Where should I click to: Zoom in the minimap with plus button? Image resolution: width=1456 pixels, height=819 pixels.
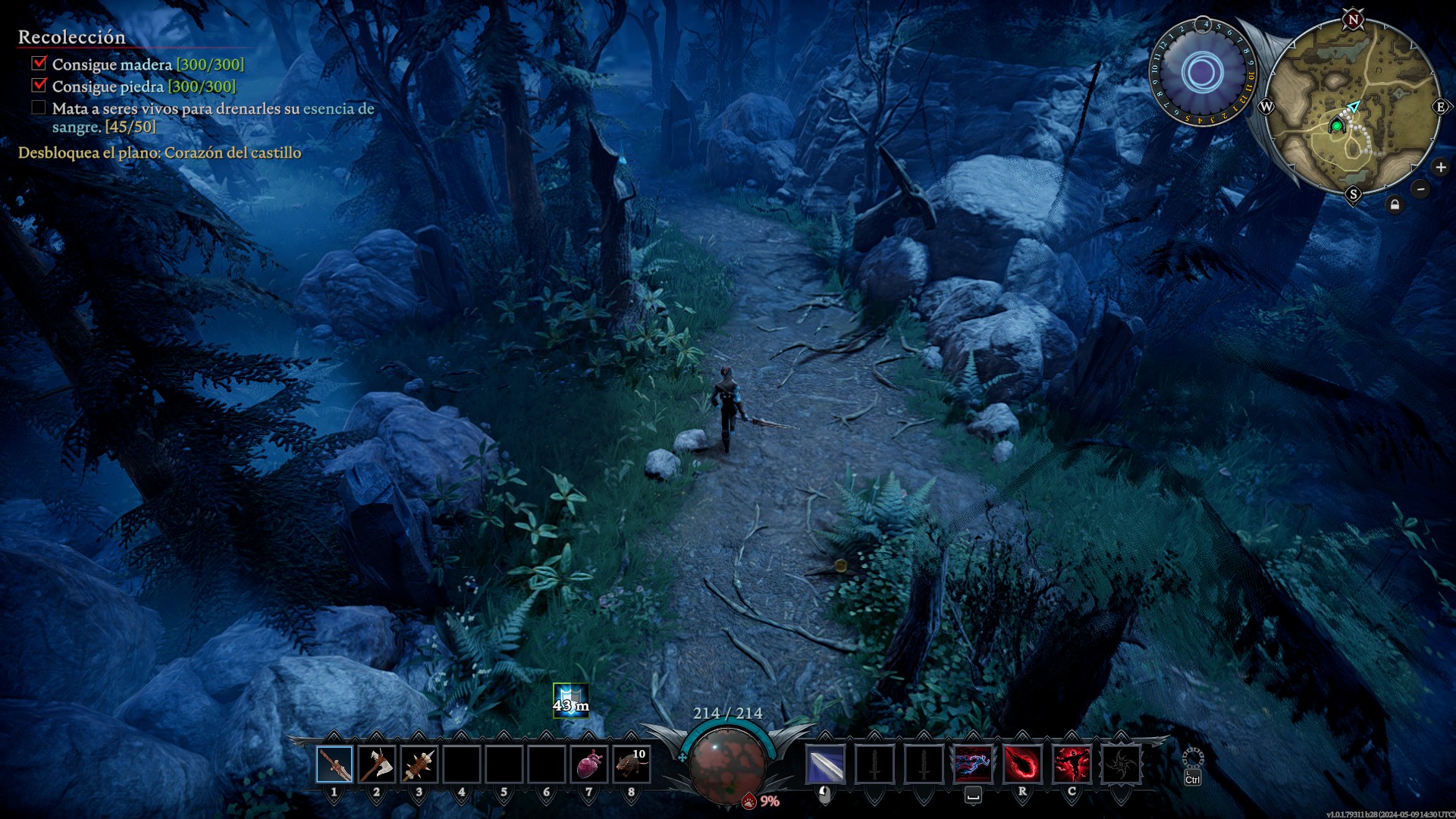point(1441,168)
